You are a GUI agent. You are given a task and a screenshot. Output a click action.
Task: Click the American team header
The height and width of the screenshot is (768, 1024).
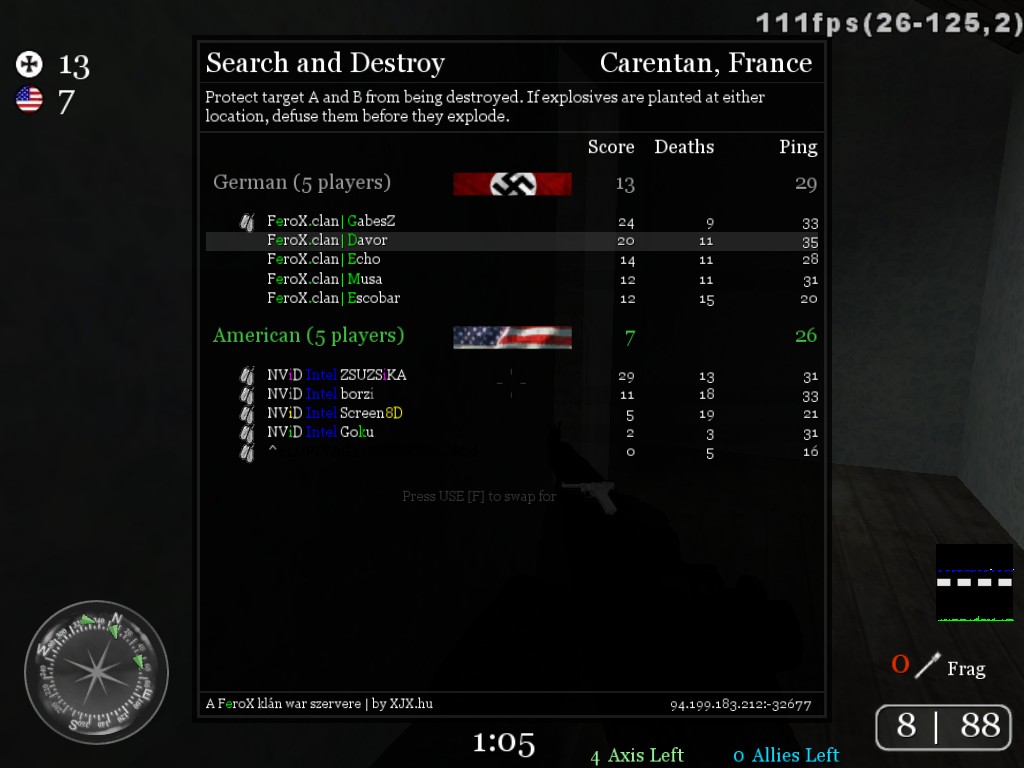coord(309,336)
